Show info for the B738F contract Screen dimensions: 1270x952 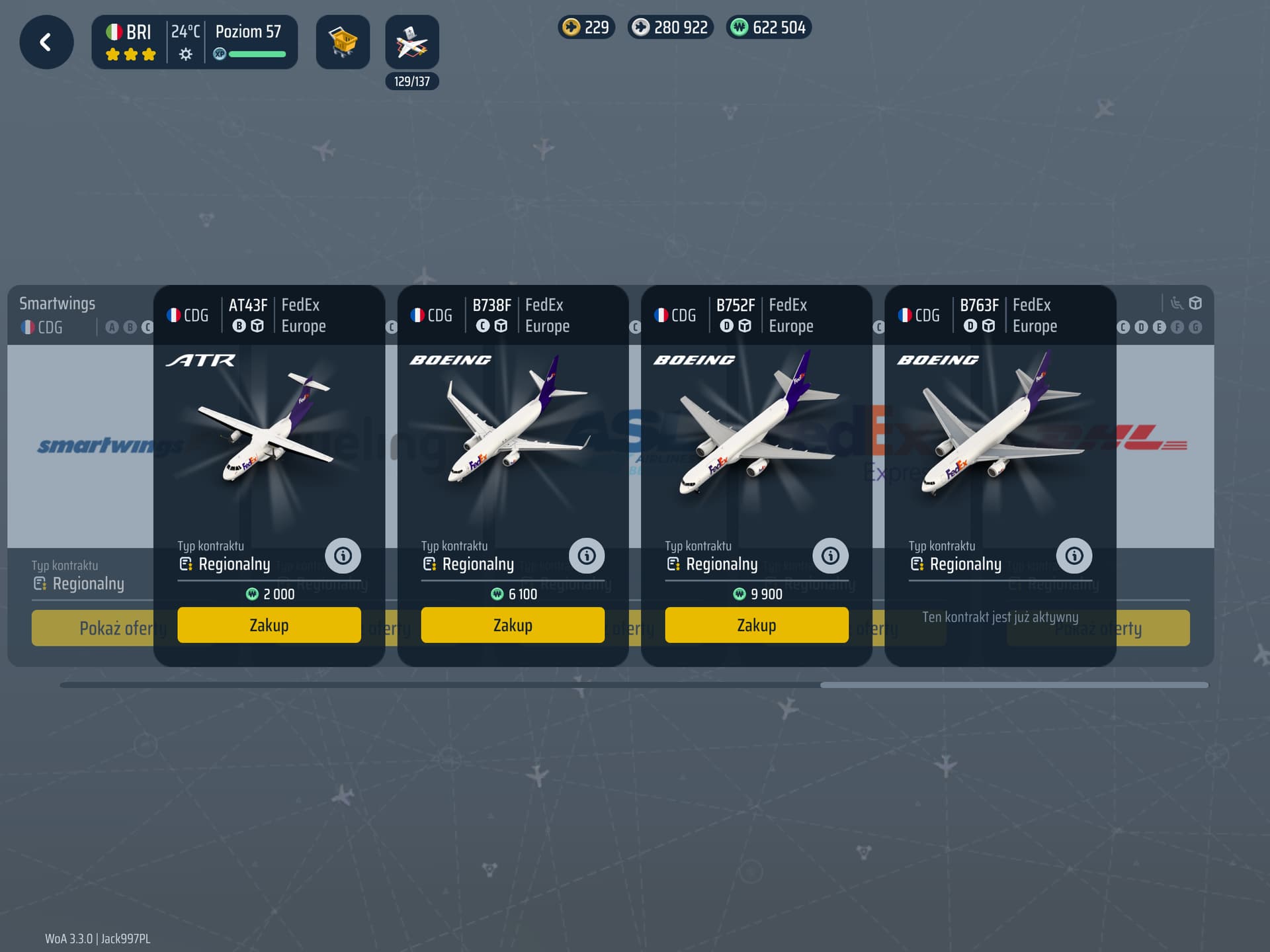[x=587, y=556]
